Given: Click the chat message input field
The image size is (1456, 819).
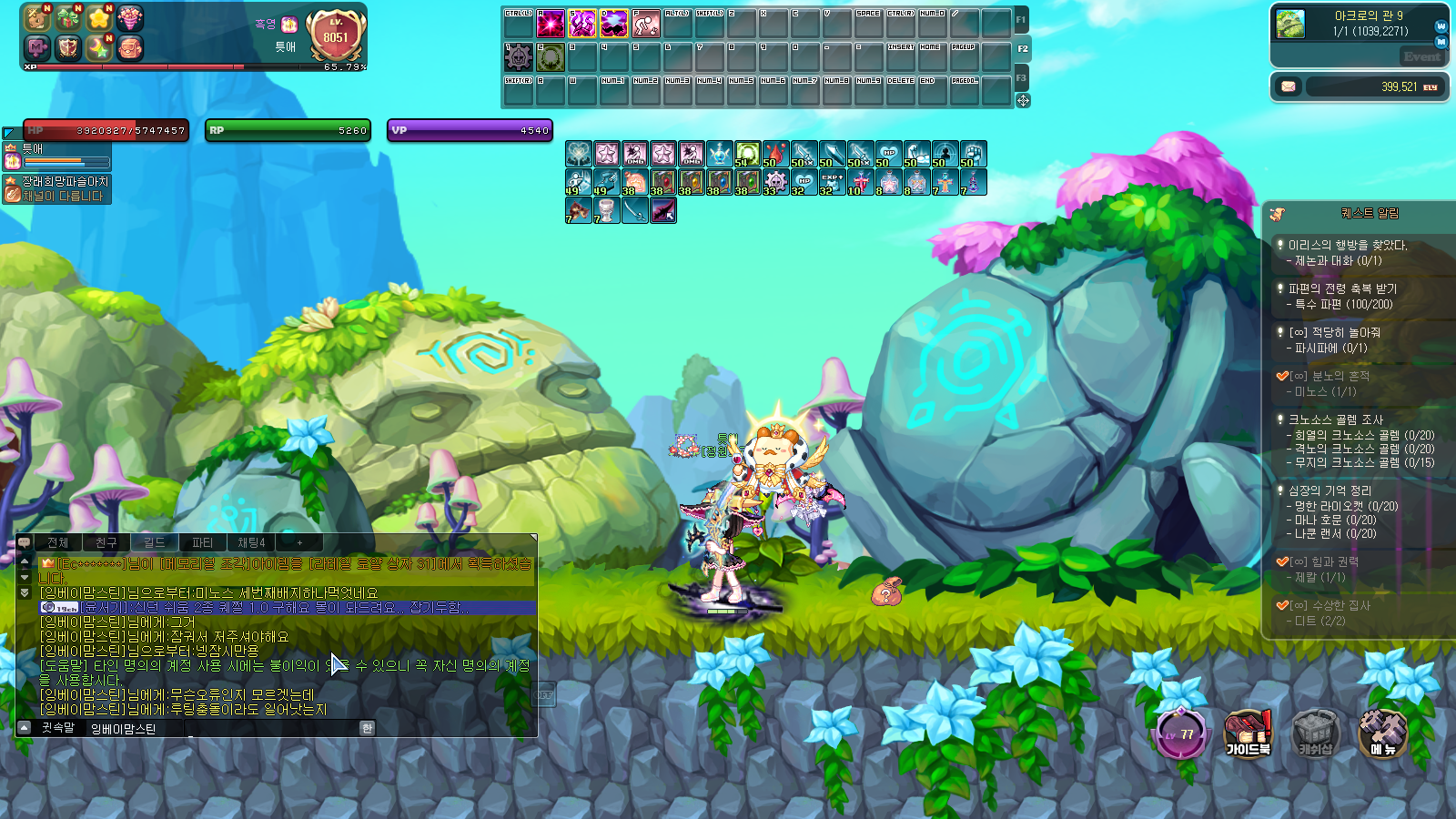Looking at the screenshot, I should tap(273, 728).
